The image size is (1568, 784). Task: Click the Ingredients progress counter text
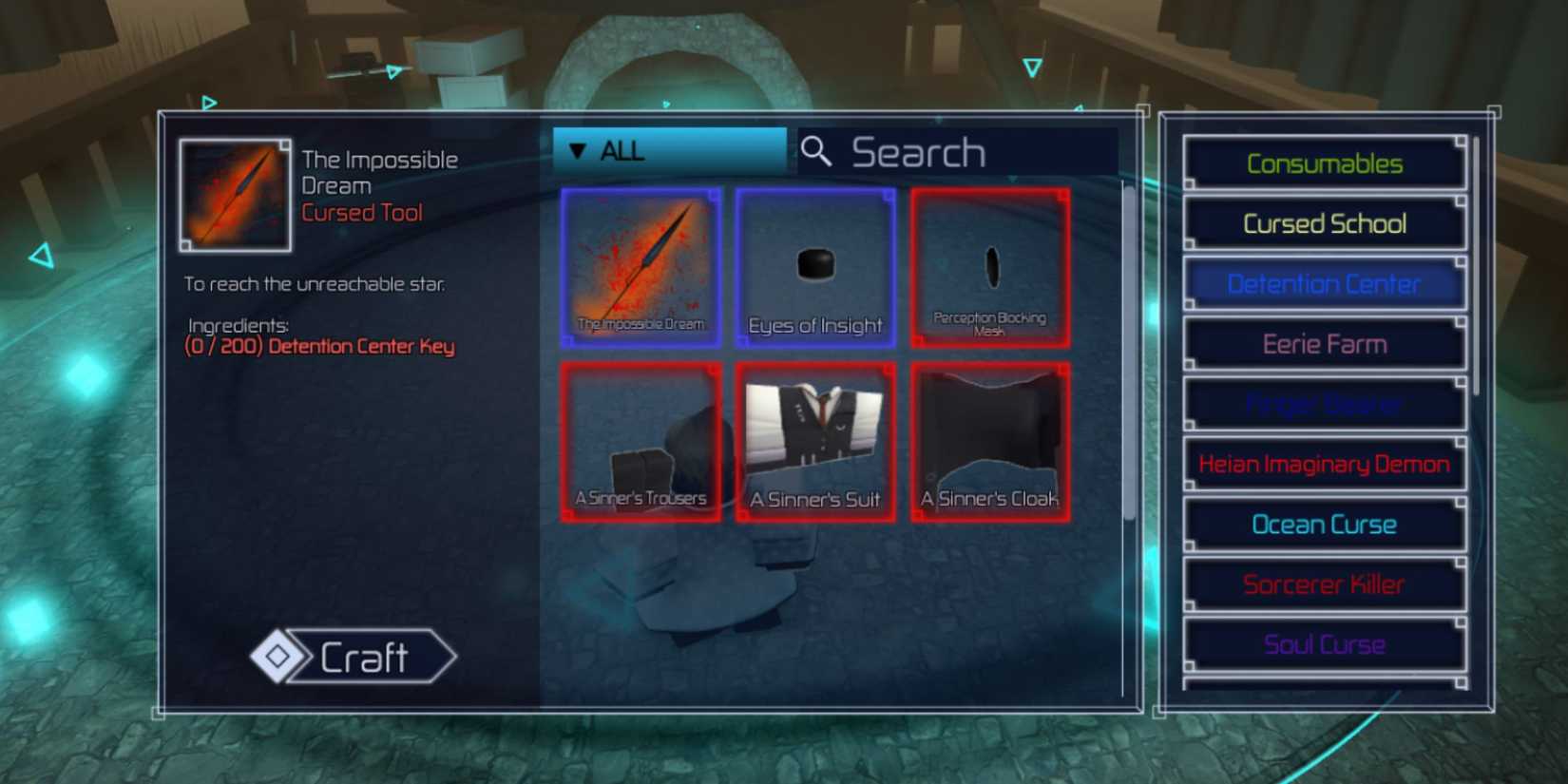tap(318, 346)
